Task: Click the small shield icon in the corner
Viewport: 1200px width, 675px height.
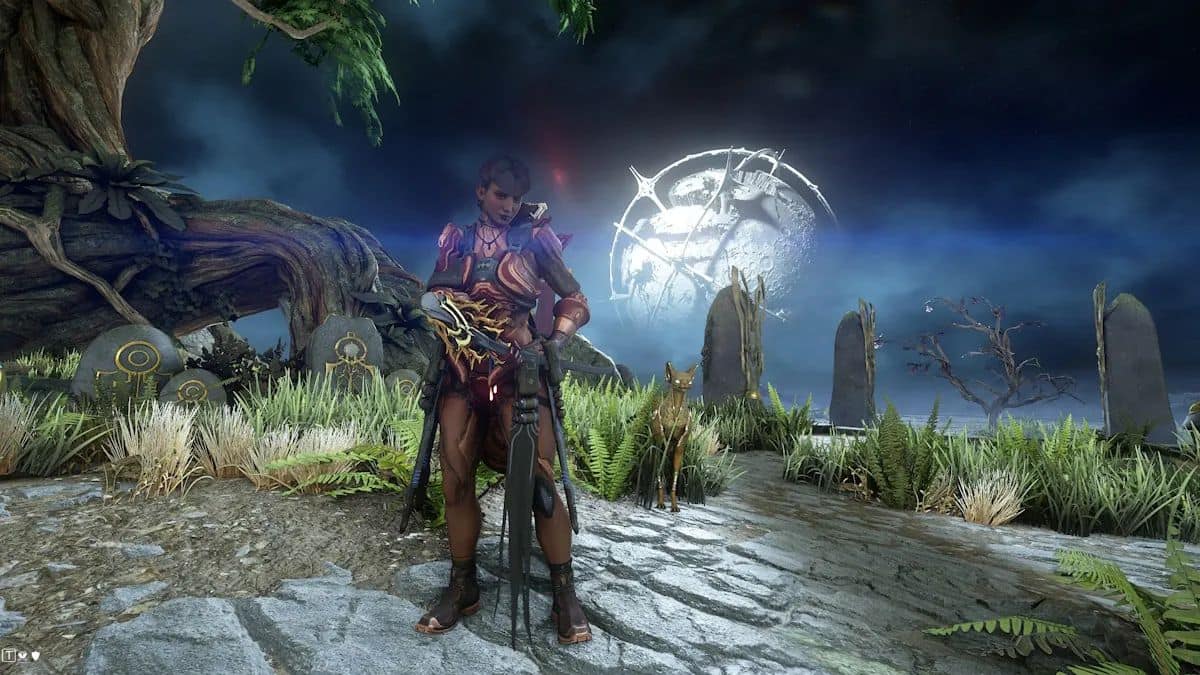Action: (x=36, y=656)
